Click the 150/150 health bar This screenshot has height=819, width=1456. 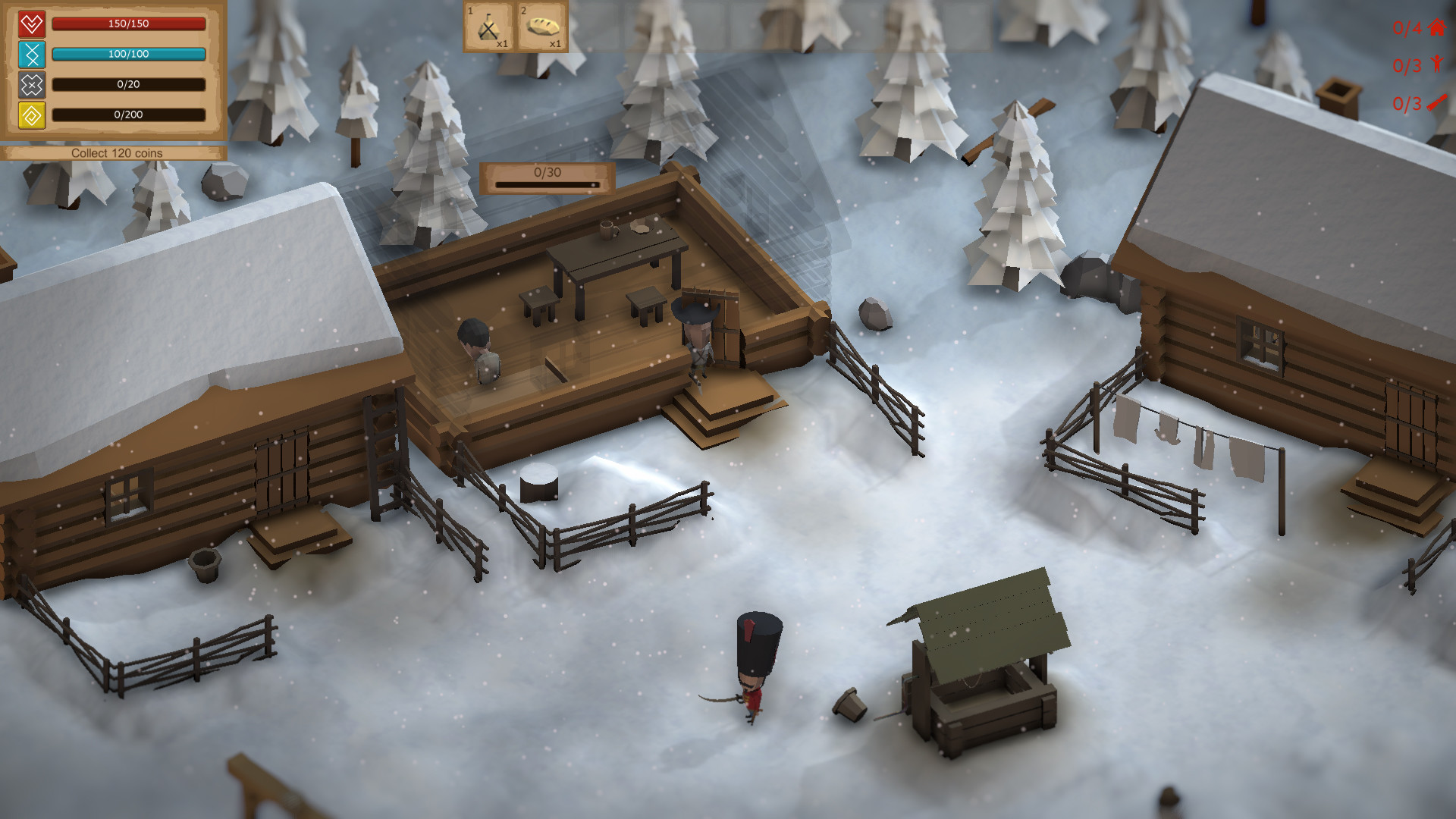click(129, 24)
